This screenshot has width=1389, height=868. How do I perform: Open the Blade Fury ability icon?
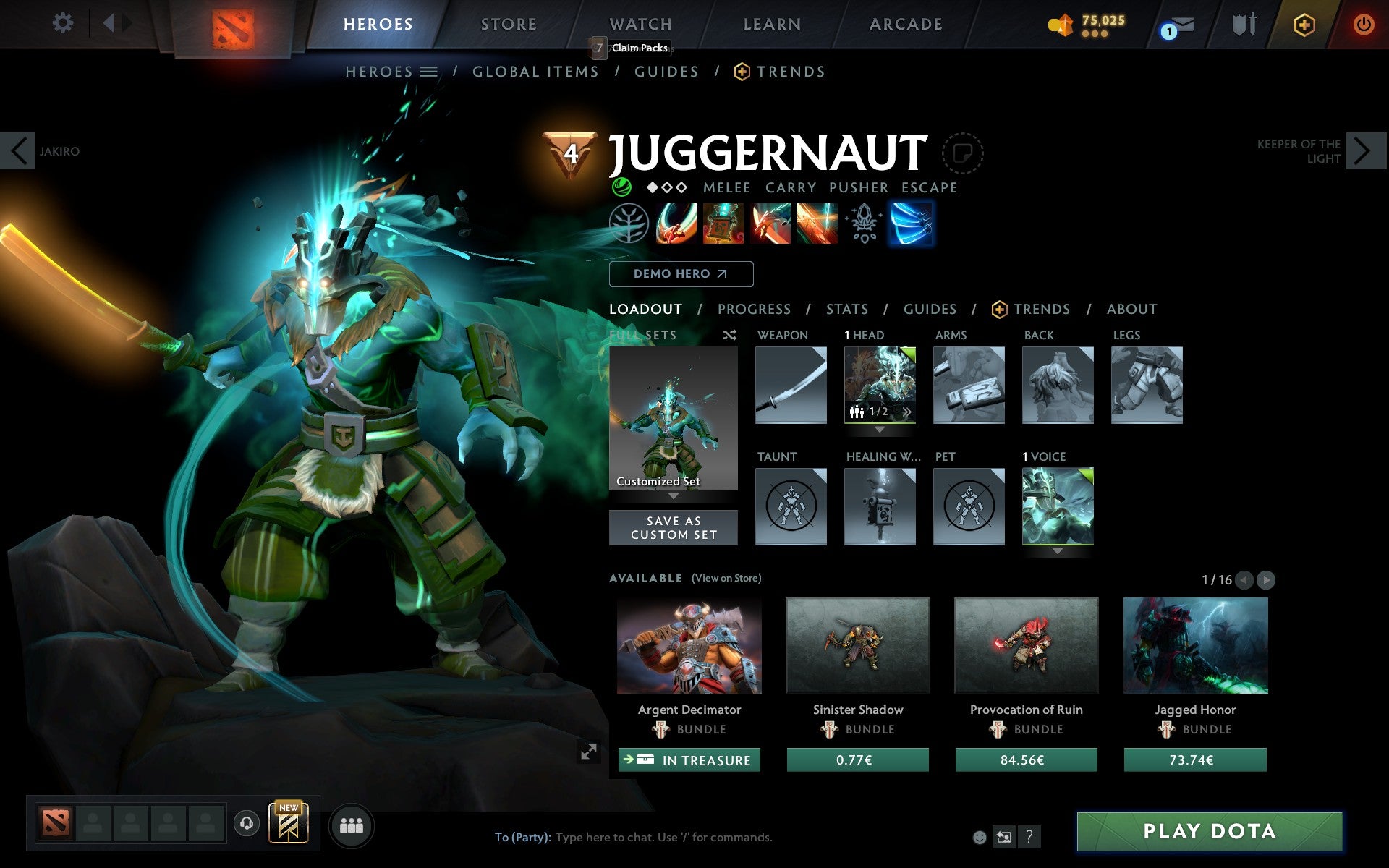(x=676, y=224)
